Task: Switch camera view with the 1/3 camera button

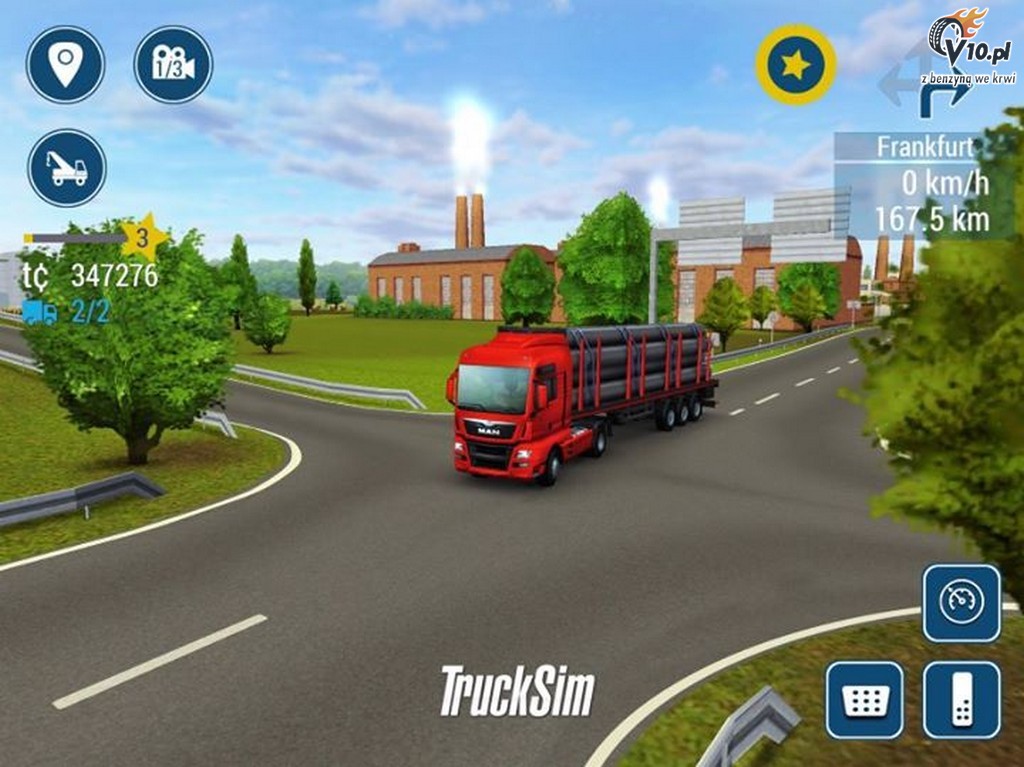Action: click(173, 64)
